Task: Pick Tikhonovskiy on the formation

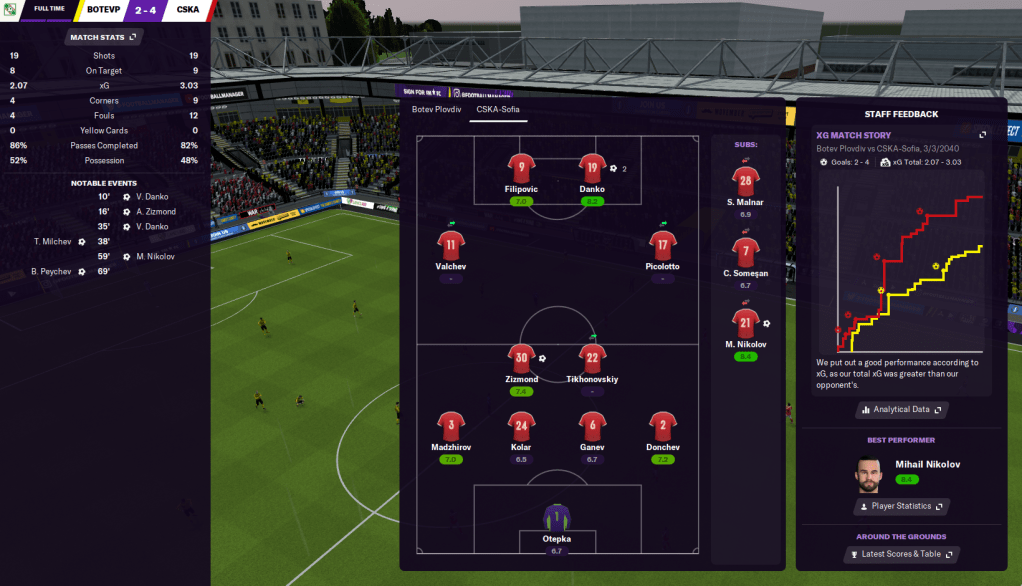Action: click(x=592, y=358)
